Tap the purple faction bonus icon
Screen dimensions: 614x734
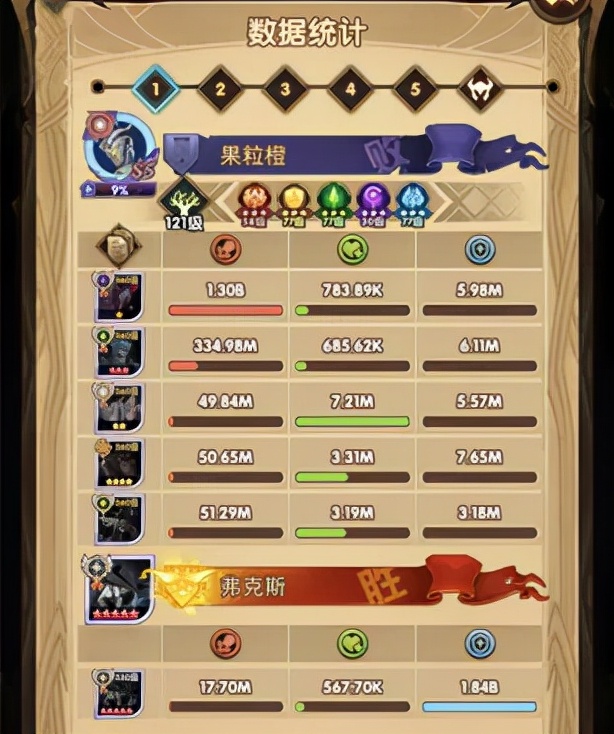coord(372,199)
